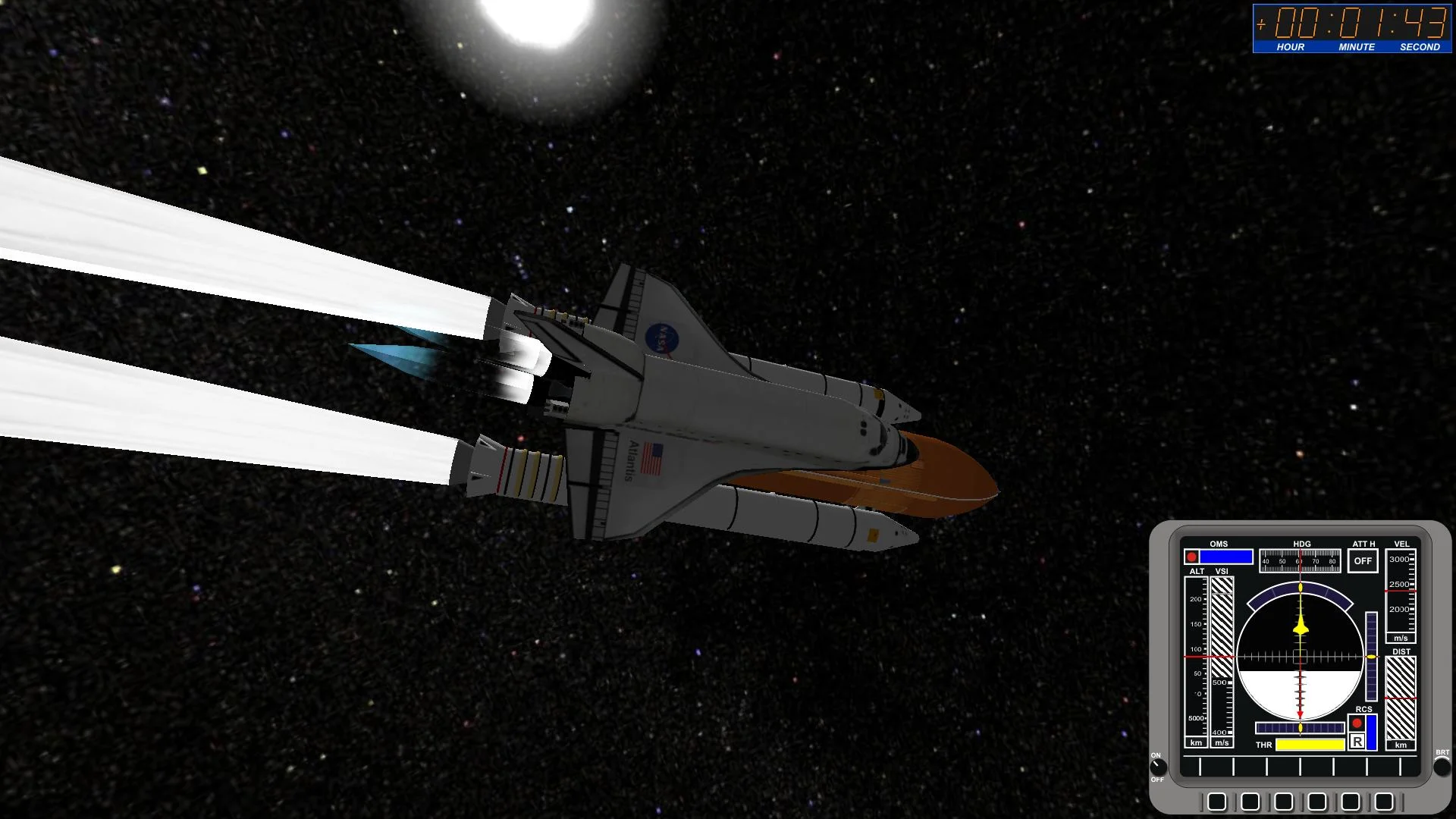Click the blue OMS gauge bar
The width and height of the screenshot is (1456, 819).
coord(1226,557)
